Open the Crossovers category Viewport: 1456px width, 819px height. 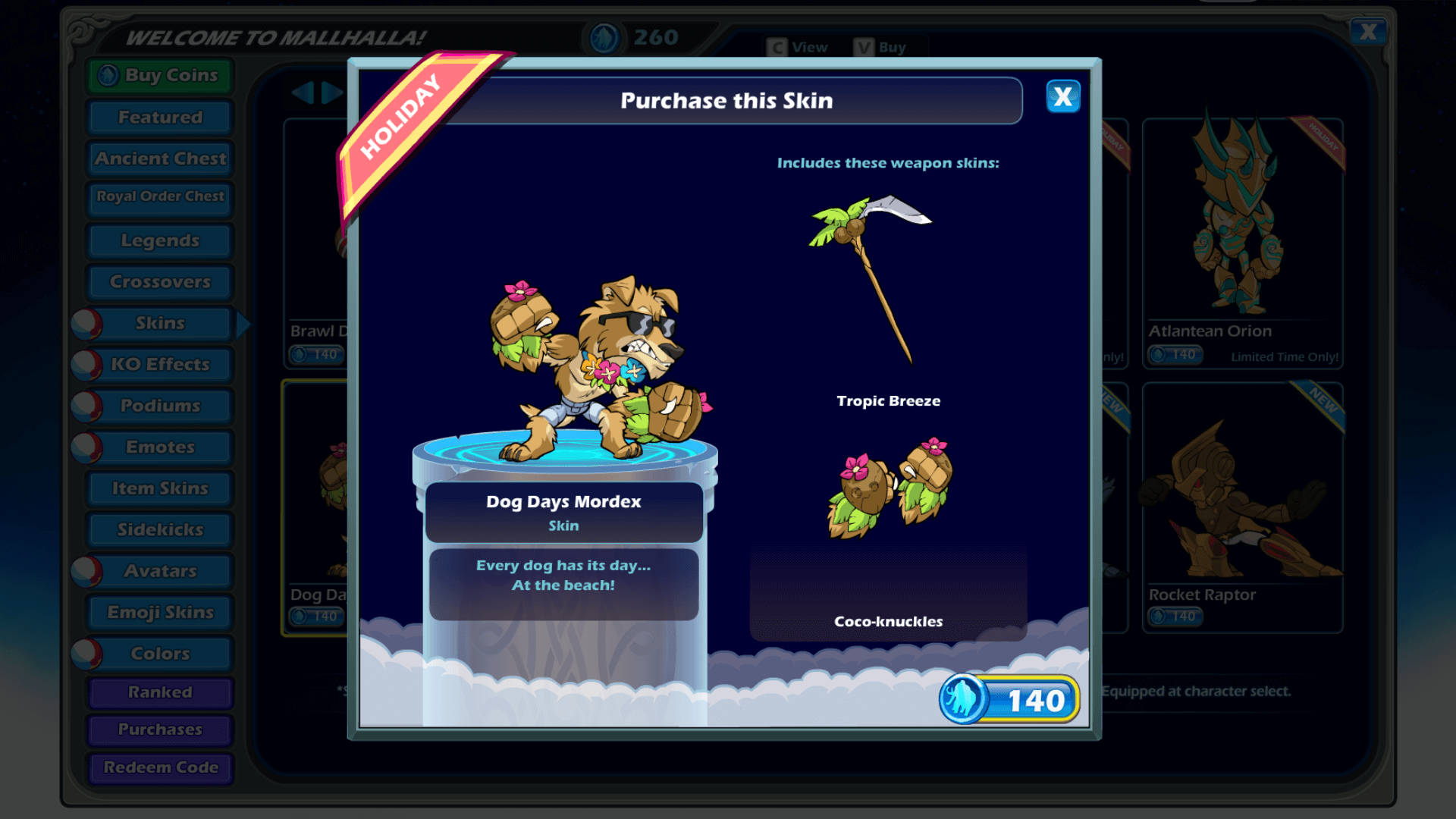click(160, 282)
